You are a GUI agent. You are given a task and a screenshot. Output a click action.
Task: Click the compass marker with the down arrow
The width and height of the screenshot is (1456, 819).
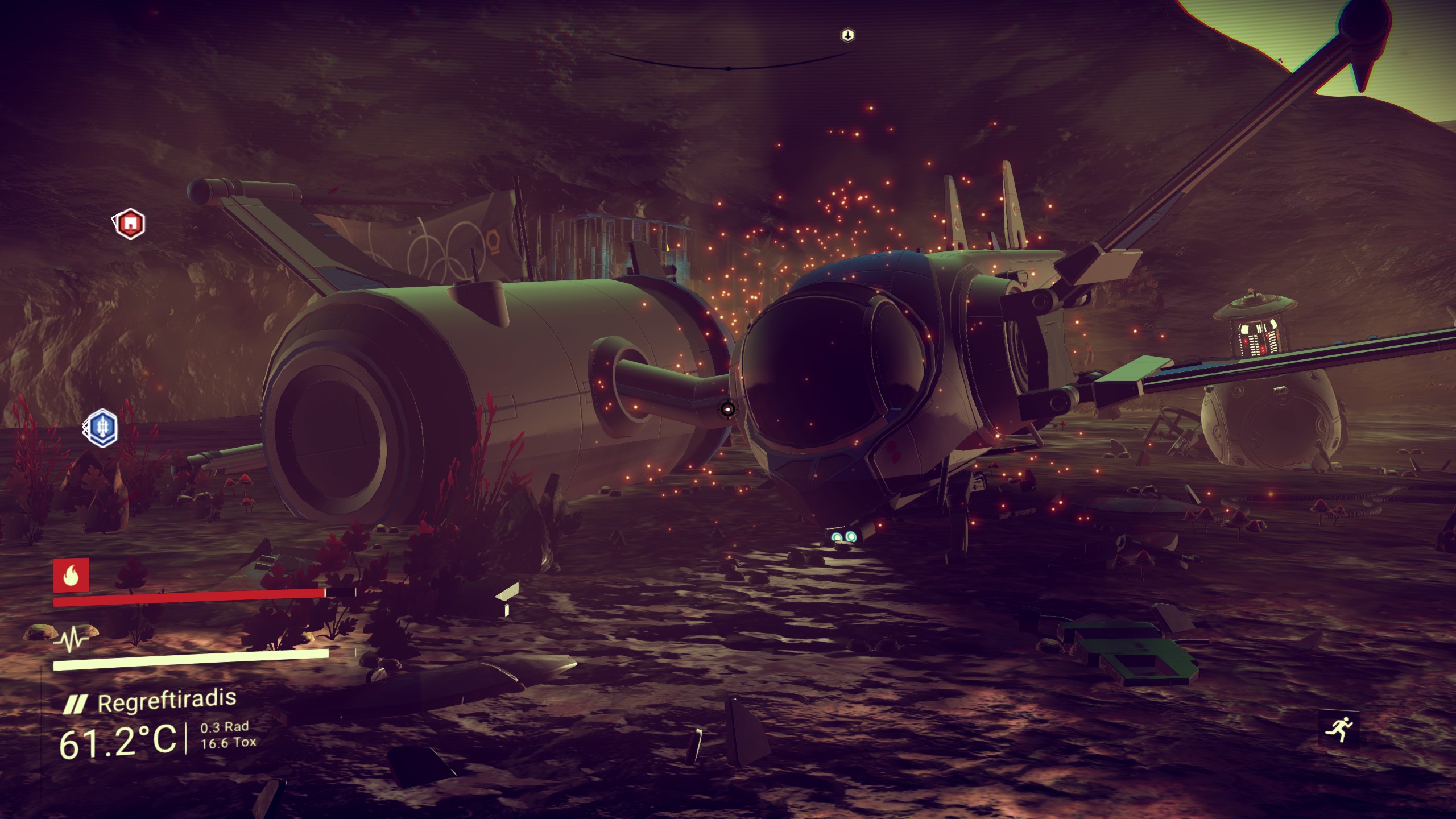click(x=847, y=35)
